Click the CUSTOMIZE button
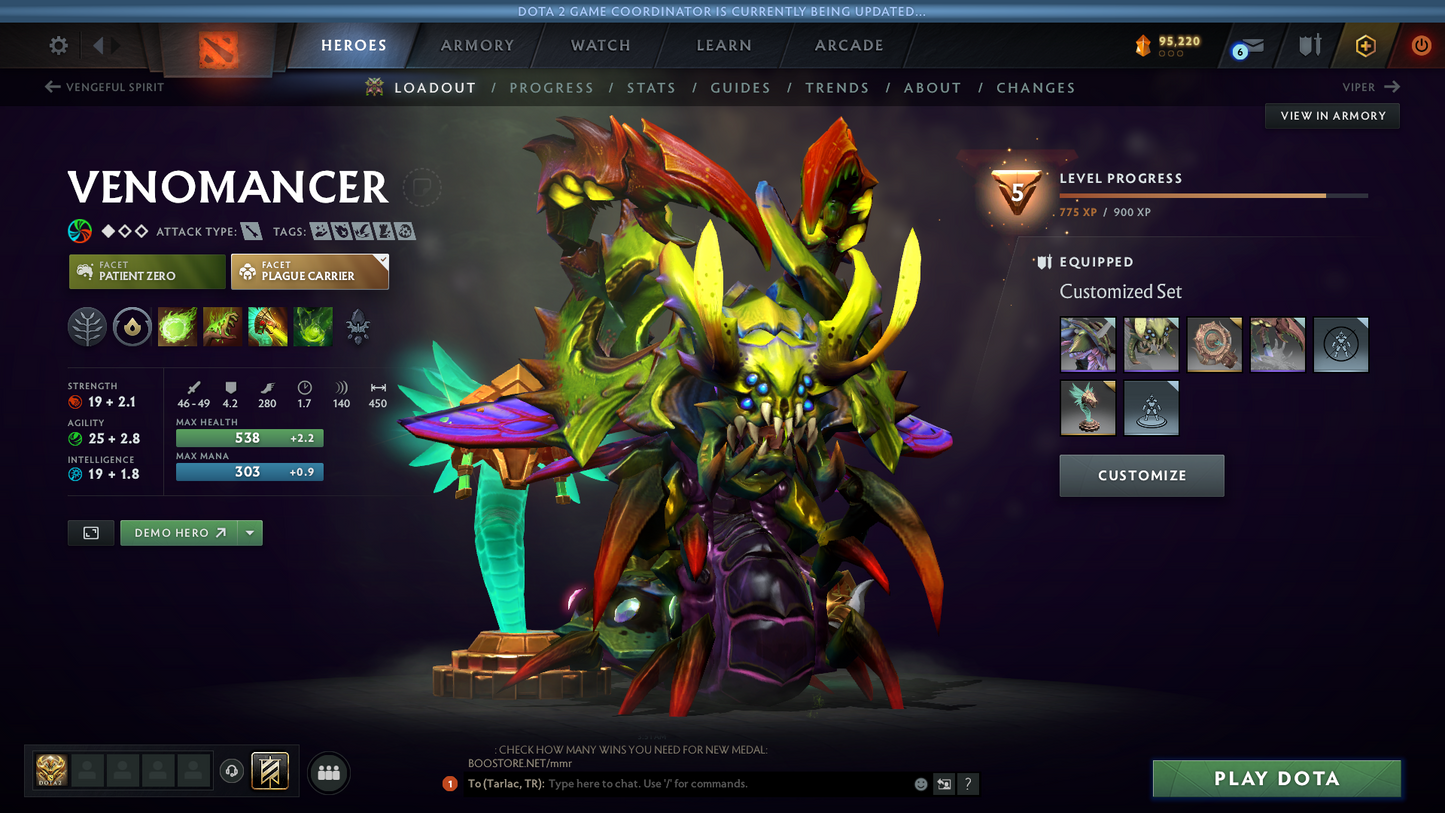Viewport: 1445px width, 813px height. tap(1141, 475)
